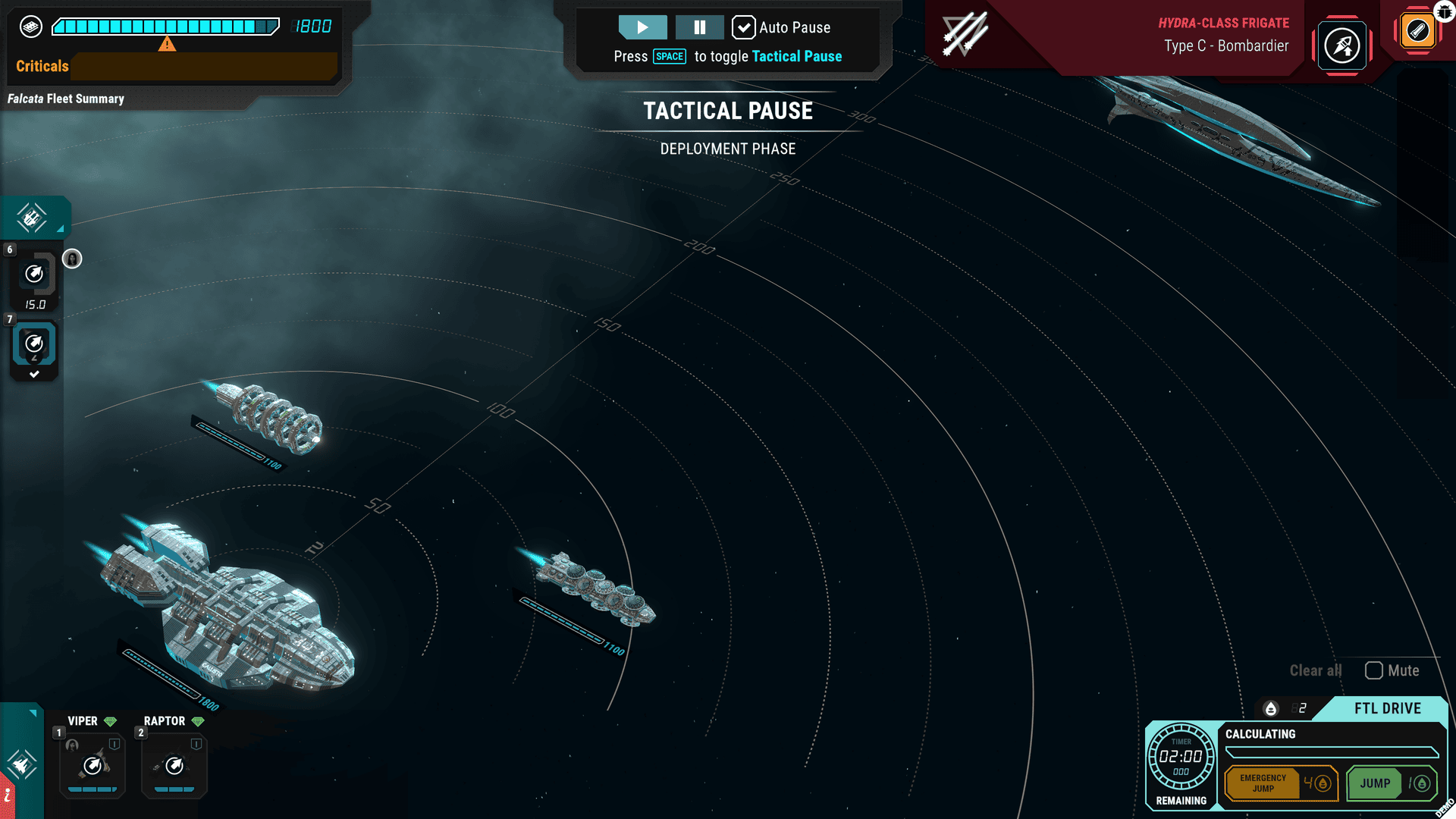Click the Viper commander portrait icon
This screenshot has height=819, width=1456.
click(x=72, y=746)
